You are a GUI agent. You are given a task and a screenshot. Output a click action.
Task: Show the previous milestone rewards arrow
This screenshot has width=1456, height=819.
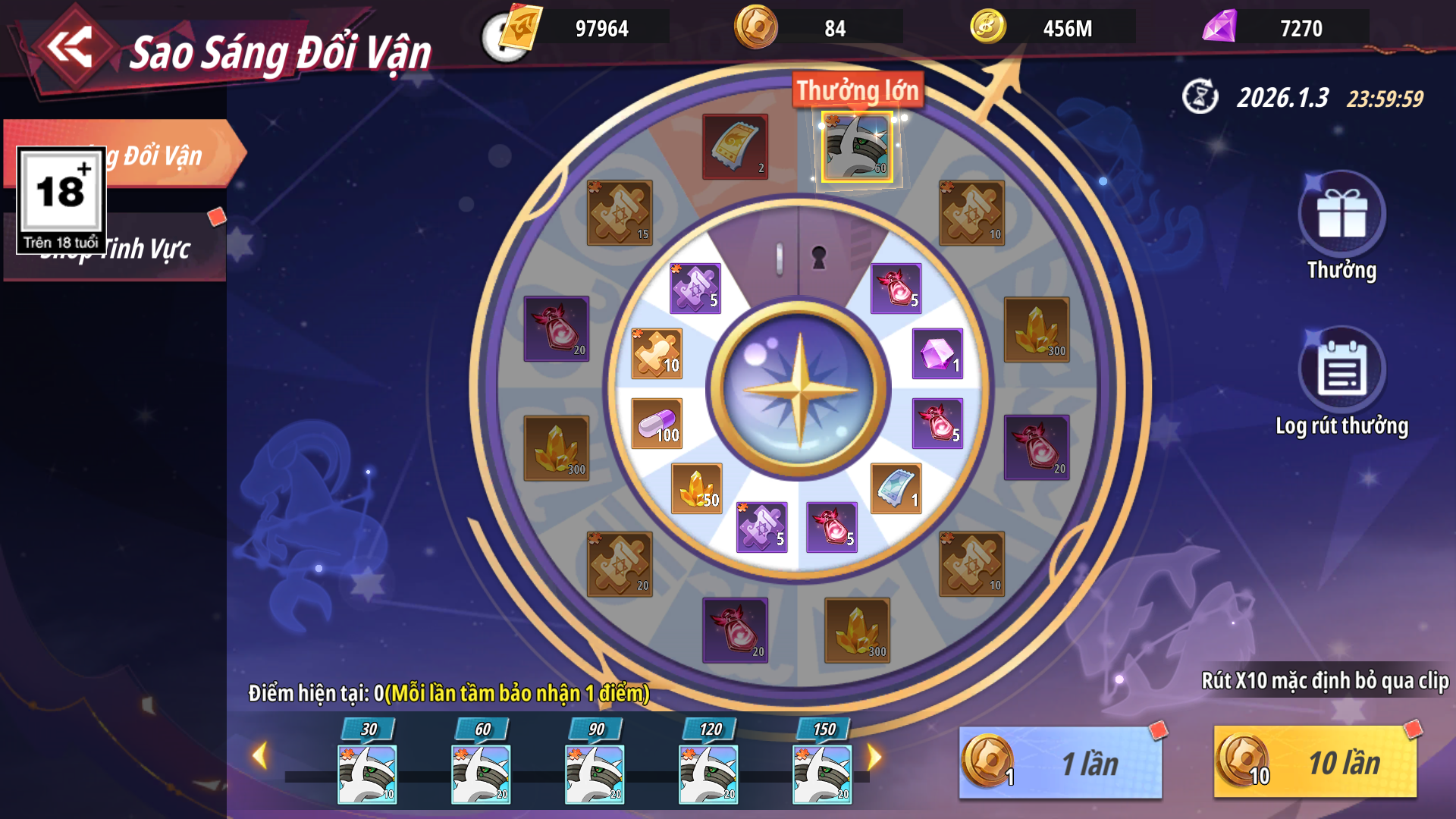click(259, 756)
